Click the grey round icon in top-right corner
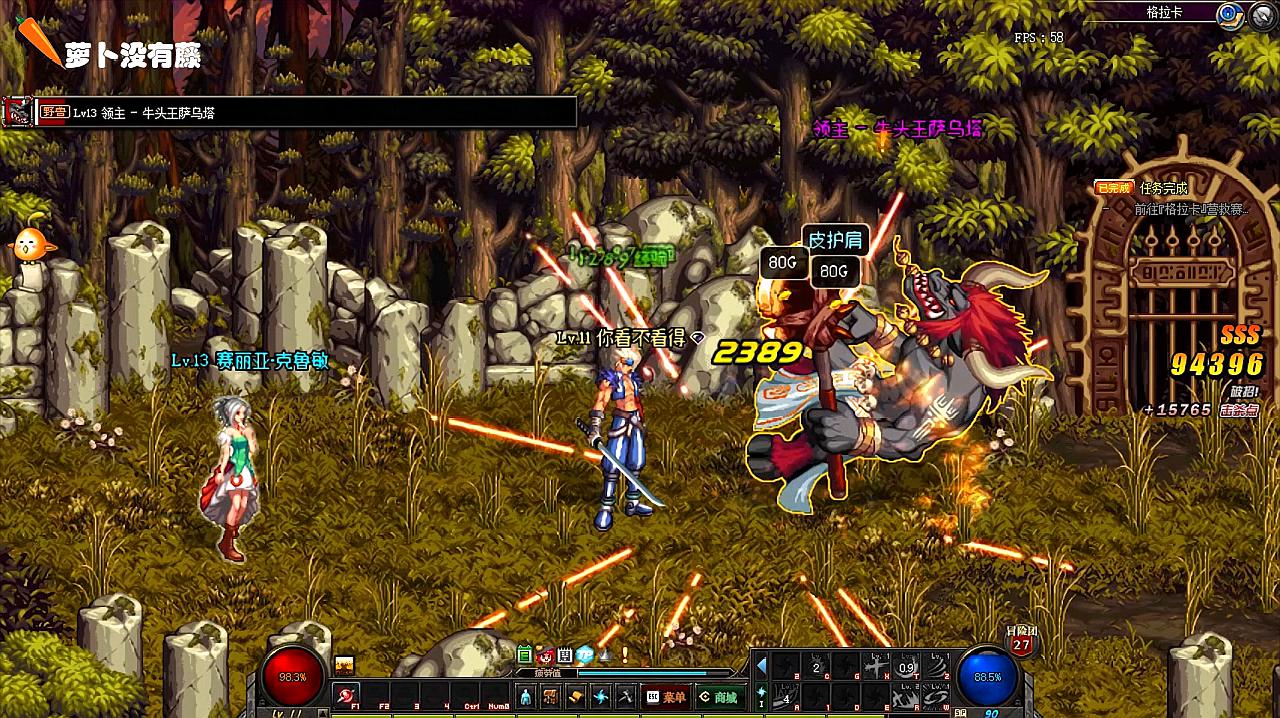The width and height of the screenshot is (1280, 718). tap(1259, 14)
